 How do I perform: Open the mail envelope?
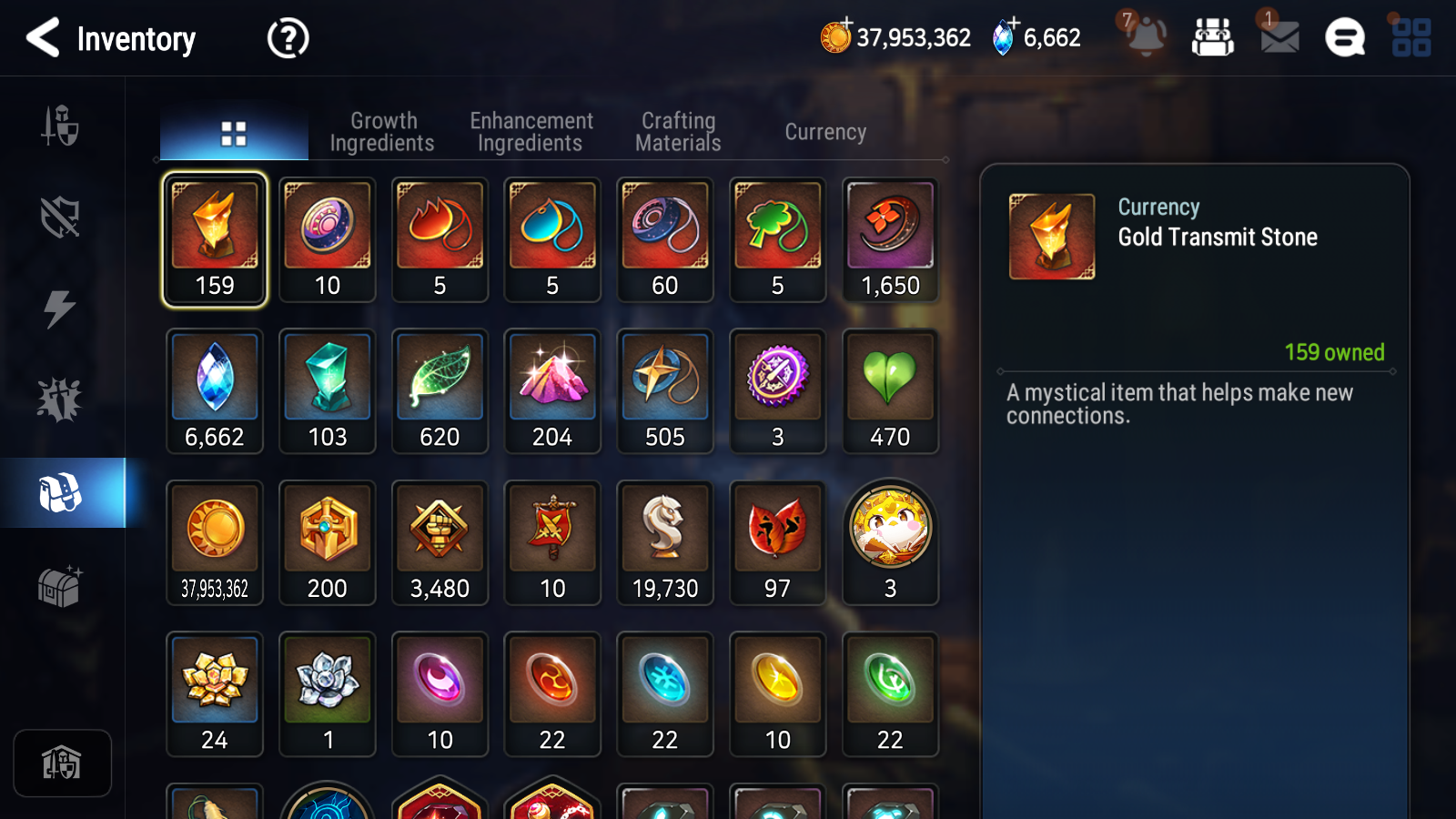[x=1279, y=37]
